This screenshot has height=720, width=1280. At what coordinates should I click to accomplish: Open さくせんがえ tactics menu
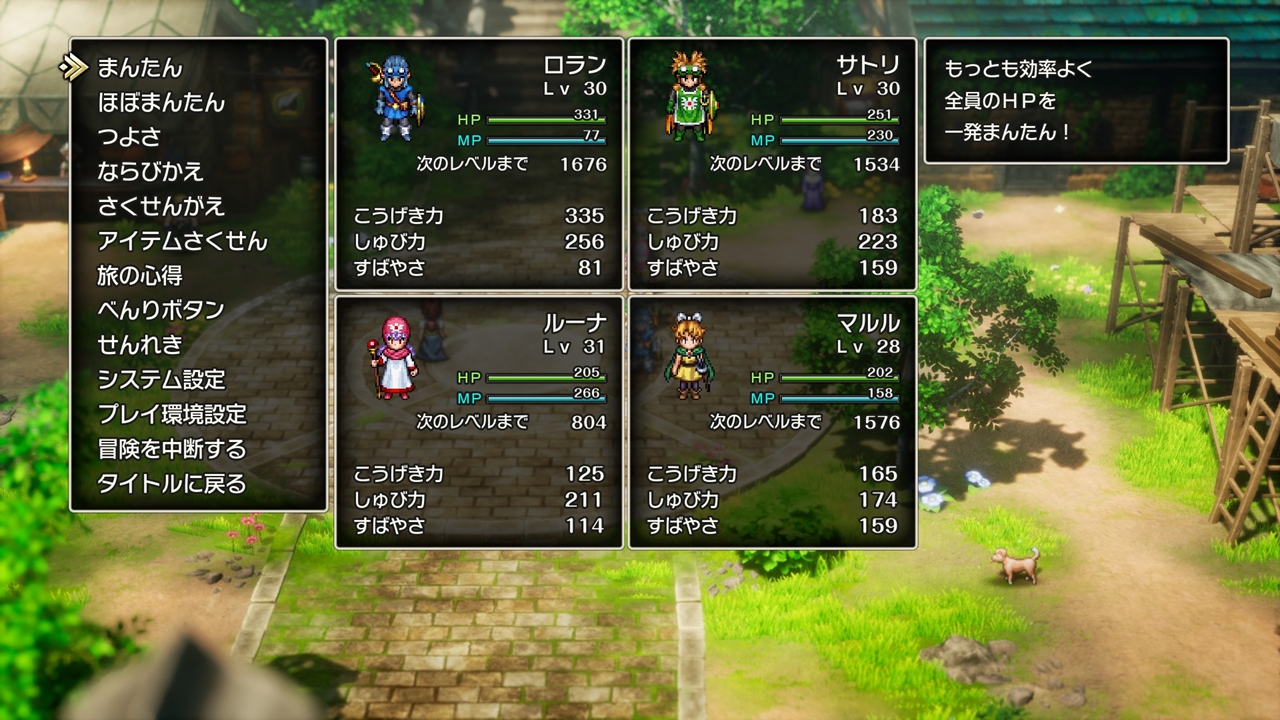(161, 207)
